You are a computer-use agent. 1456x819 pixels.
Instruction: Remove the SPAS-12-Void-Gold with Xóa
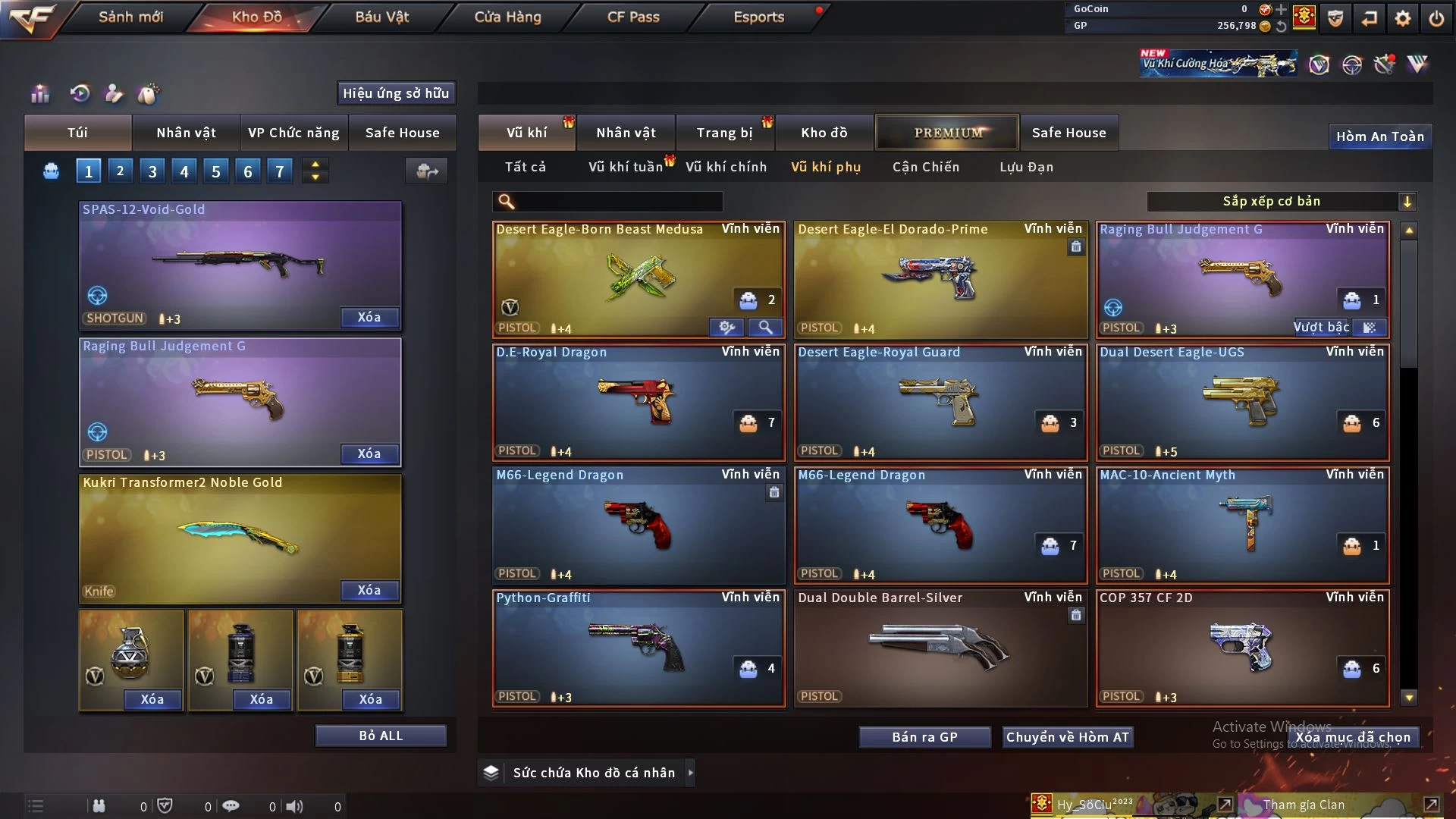(369, 317)
